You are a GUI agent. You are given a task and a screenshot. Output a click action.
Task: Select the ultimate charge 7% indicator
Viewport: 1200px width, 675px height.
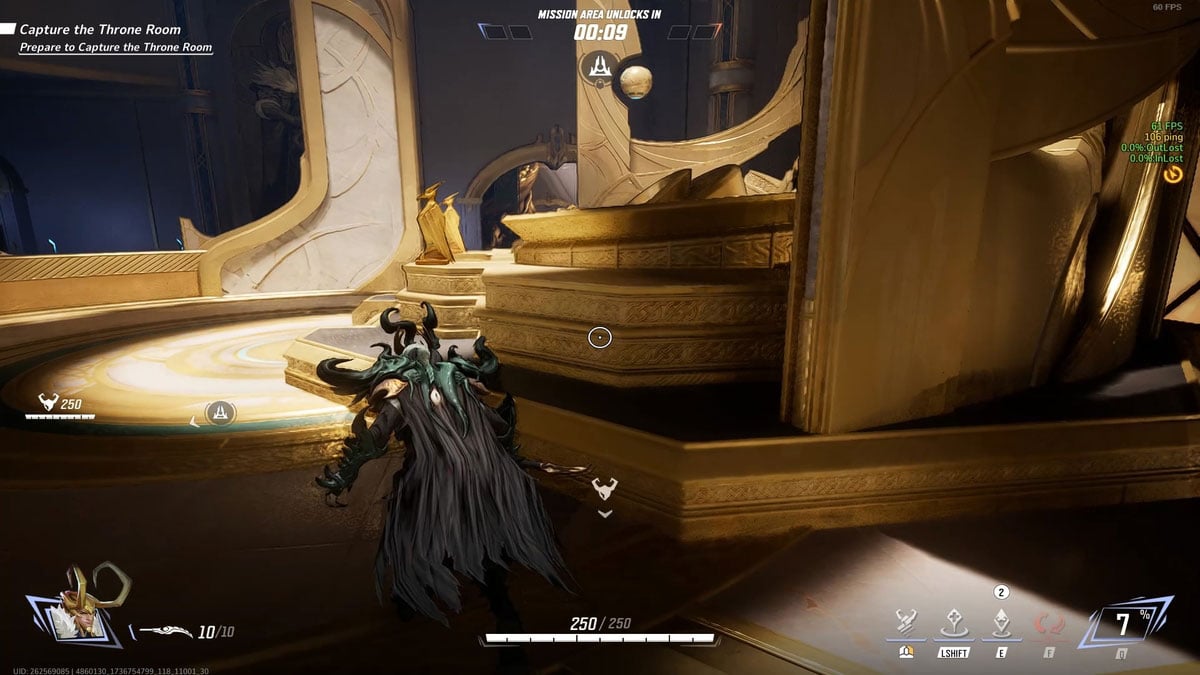(x=1123, y=625)
